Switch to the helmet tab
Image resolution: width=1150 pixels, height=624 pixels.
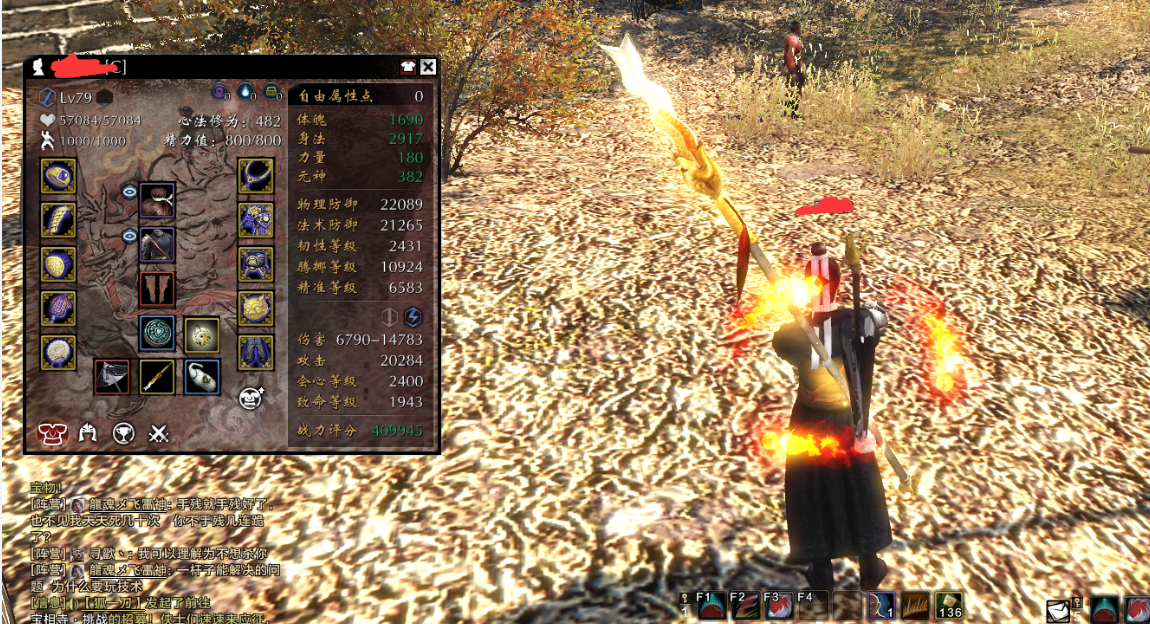88,433
